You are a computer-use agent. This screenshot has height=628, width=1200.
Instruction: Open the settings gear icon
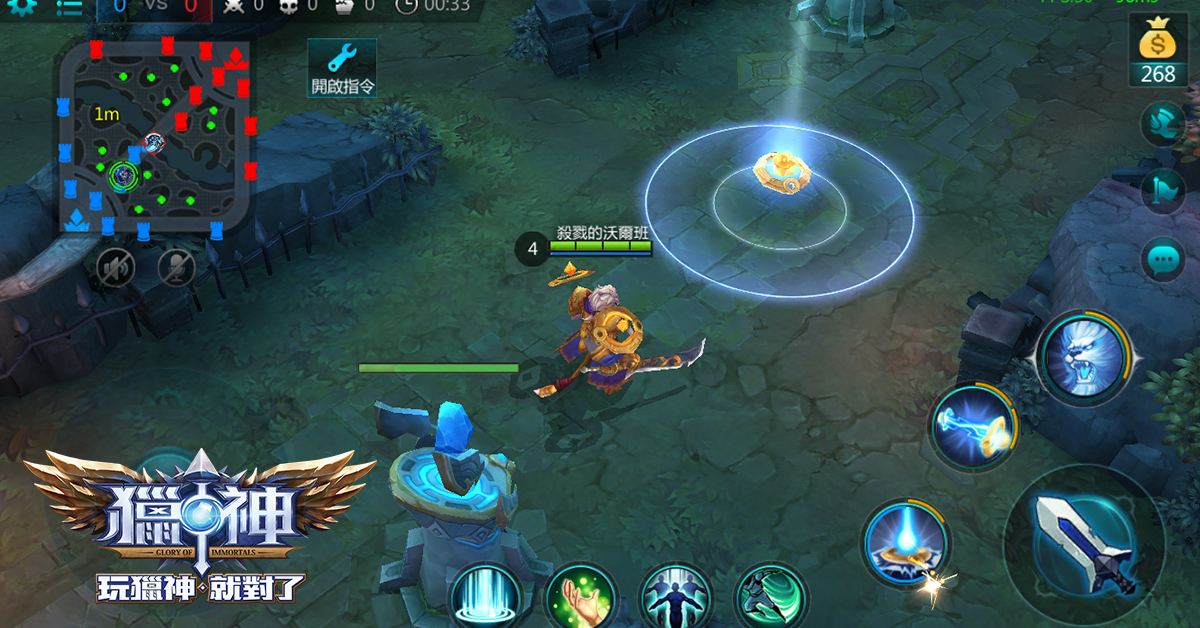22,6
